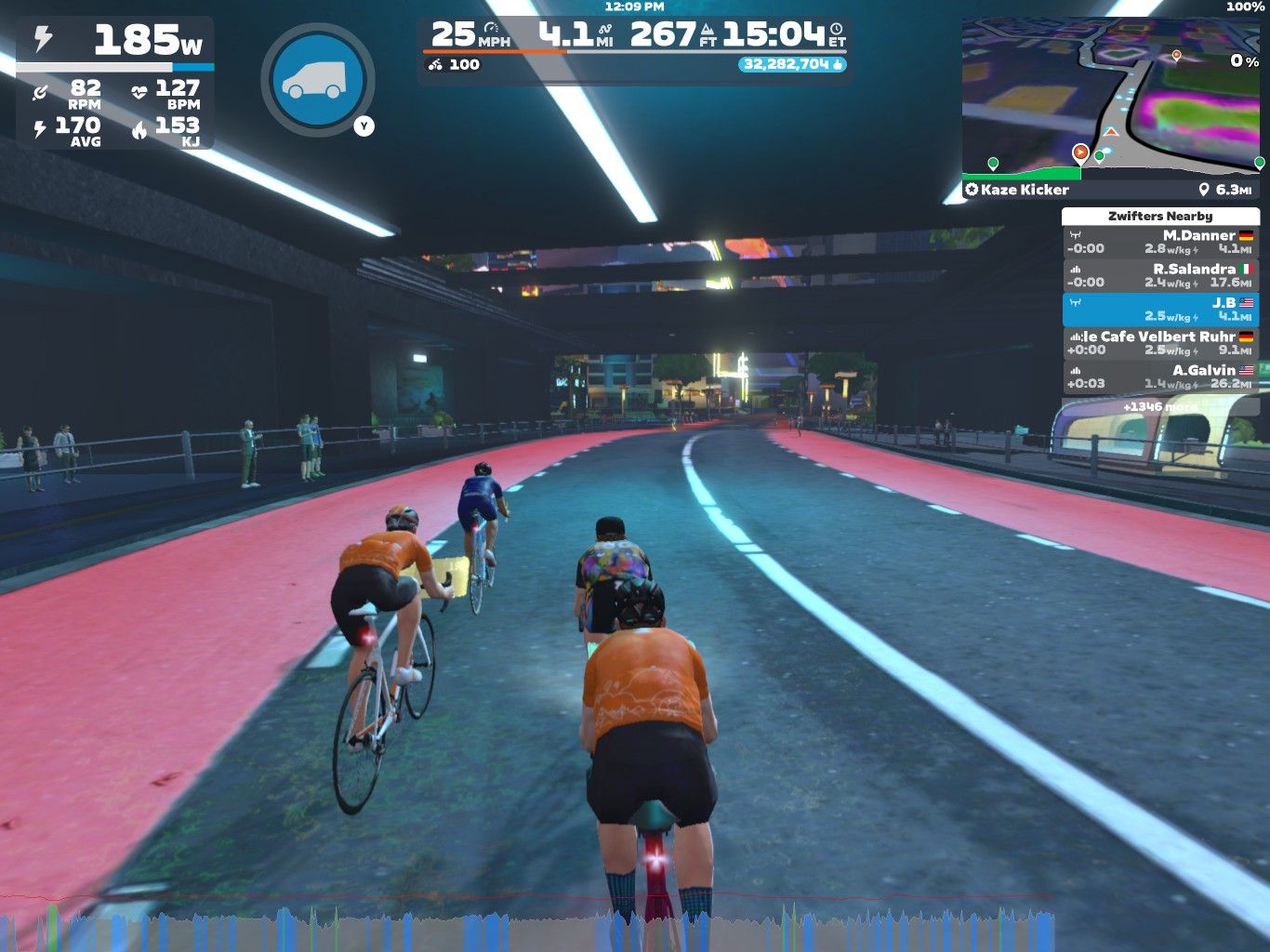Pick the Cafe Velbert Ruhr rider row
Screen dimensions: 1270x952
pyautogui.click(x=1160, y=343)
